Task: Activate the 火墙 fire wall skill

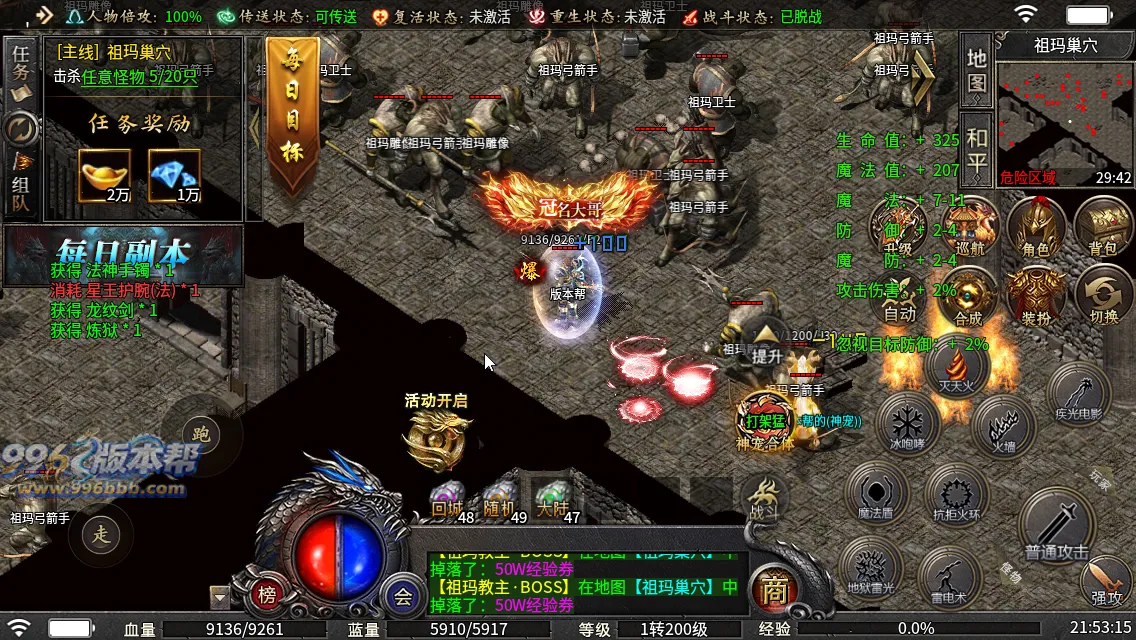Action: coord(1002,427)
